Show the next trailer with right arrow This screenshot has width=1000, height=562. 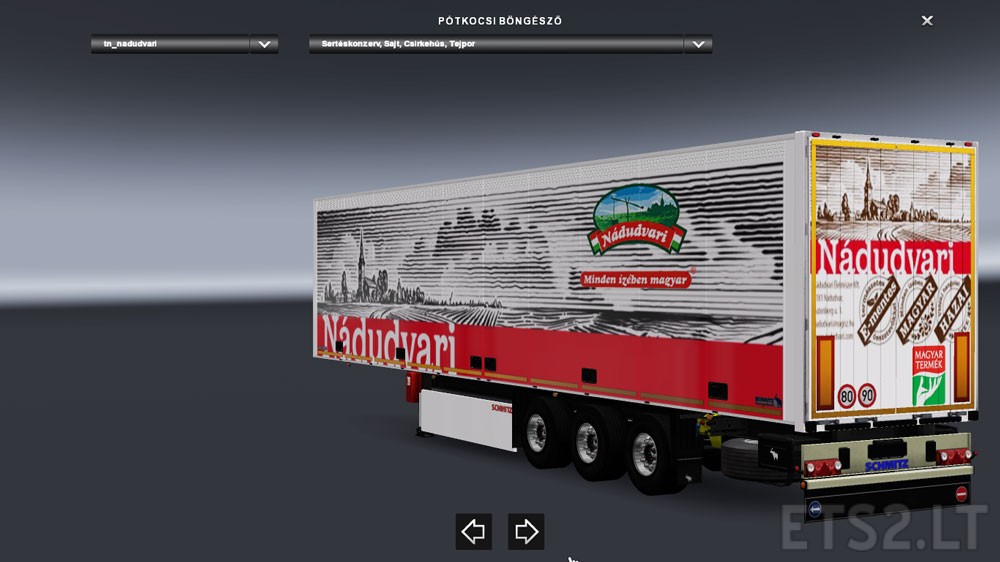coord(526,531)
